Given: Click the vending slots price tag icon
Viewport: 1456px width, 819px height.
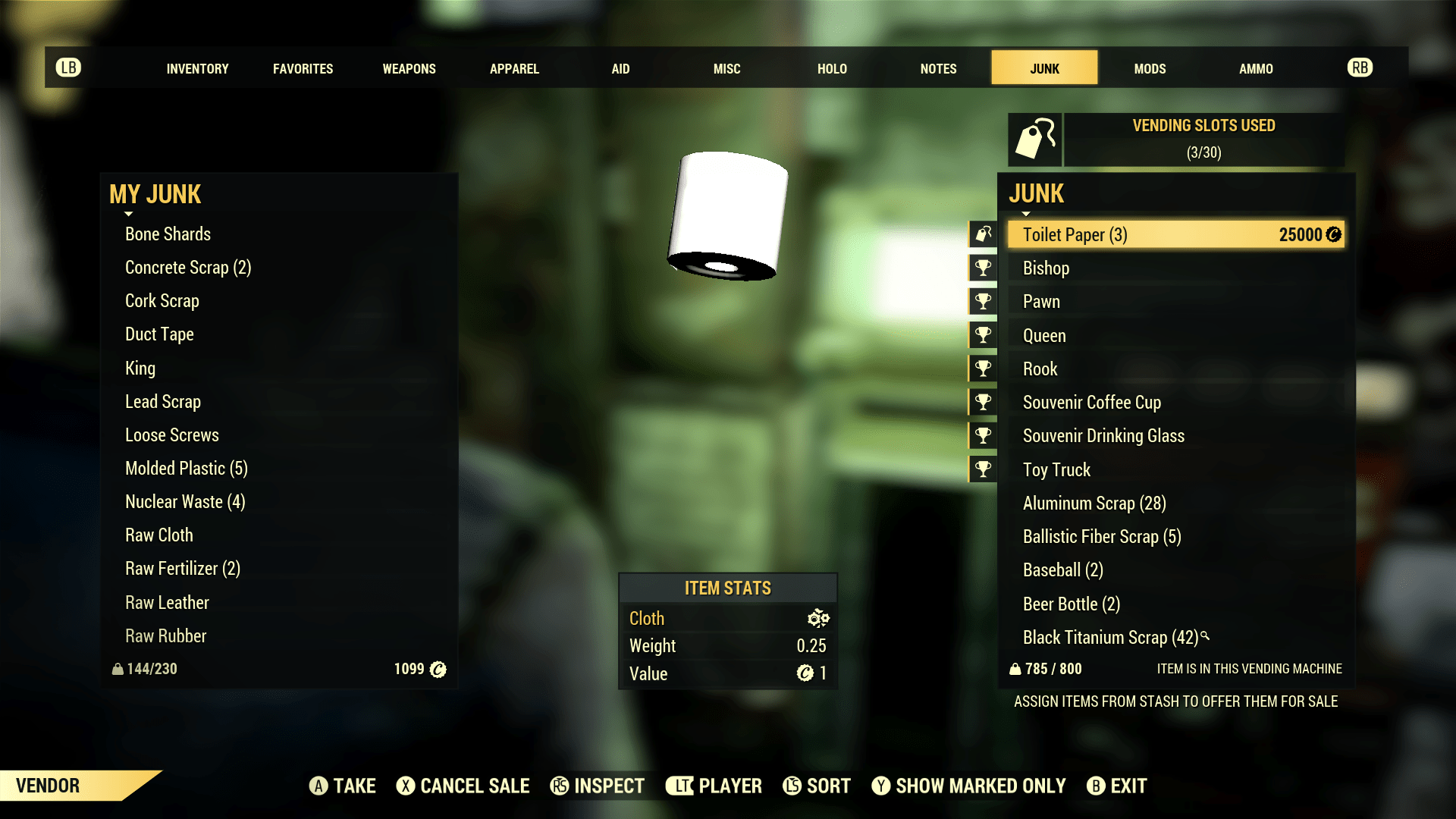Looking at the screenshot, I should (1036, 139).
